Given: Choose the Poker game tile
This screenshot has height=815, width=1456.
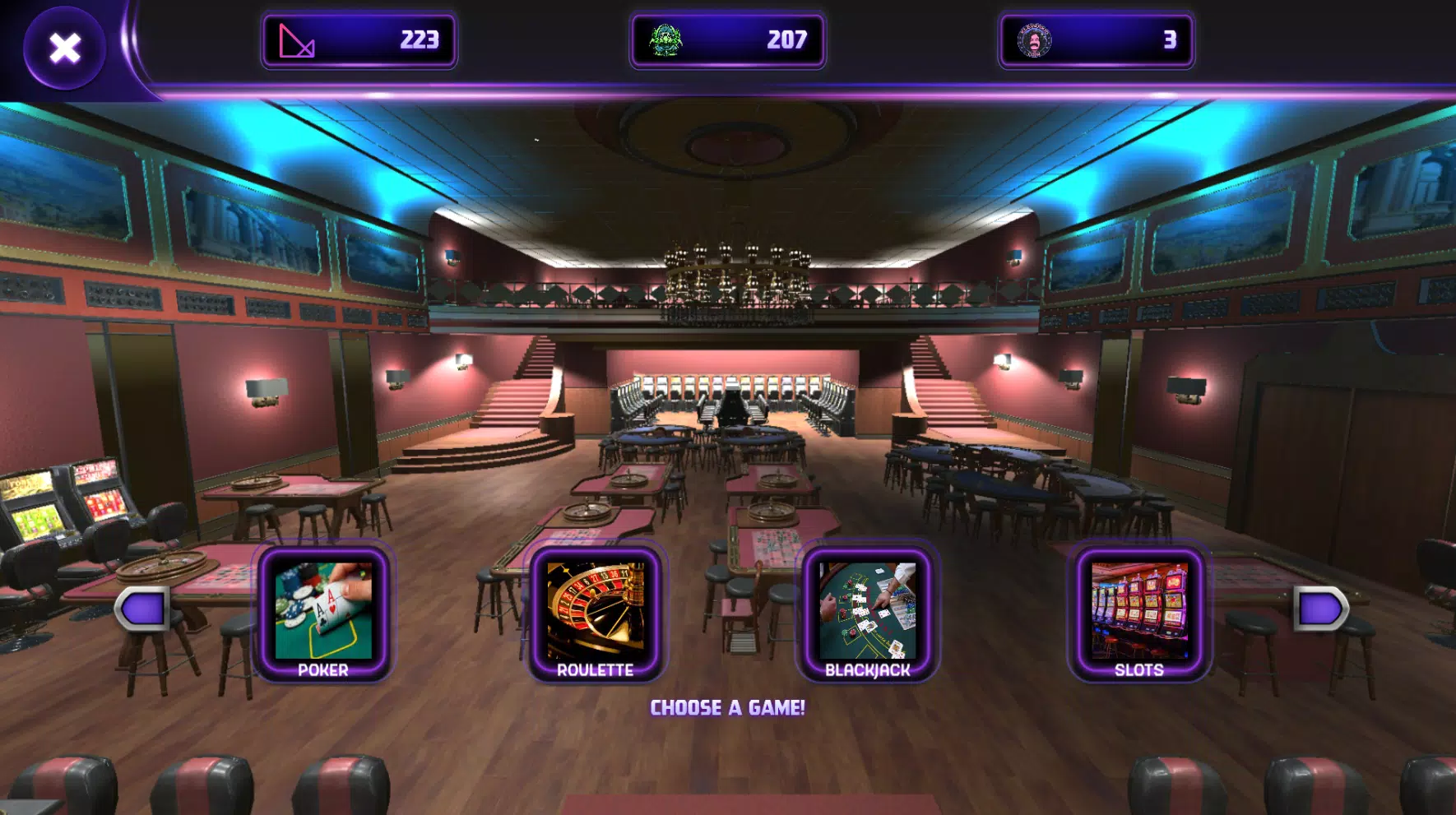Looking at the screenshot, I should pos(323,614).
